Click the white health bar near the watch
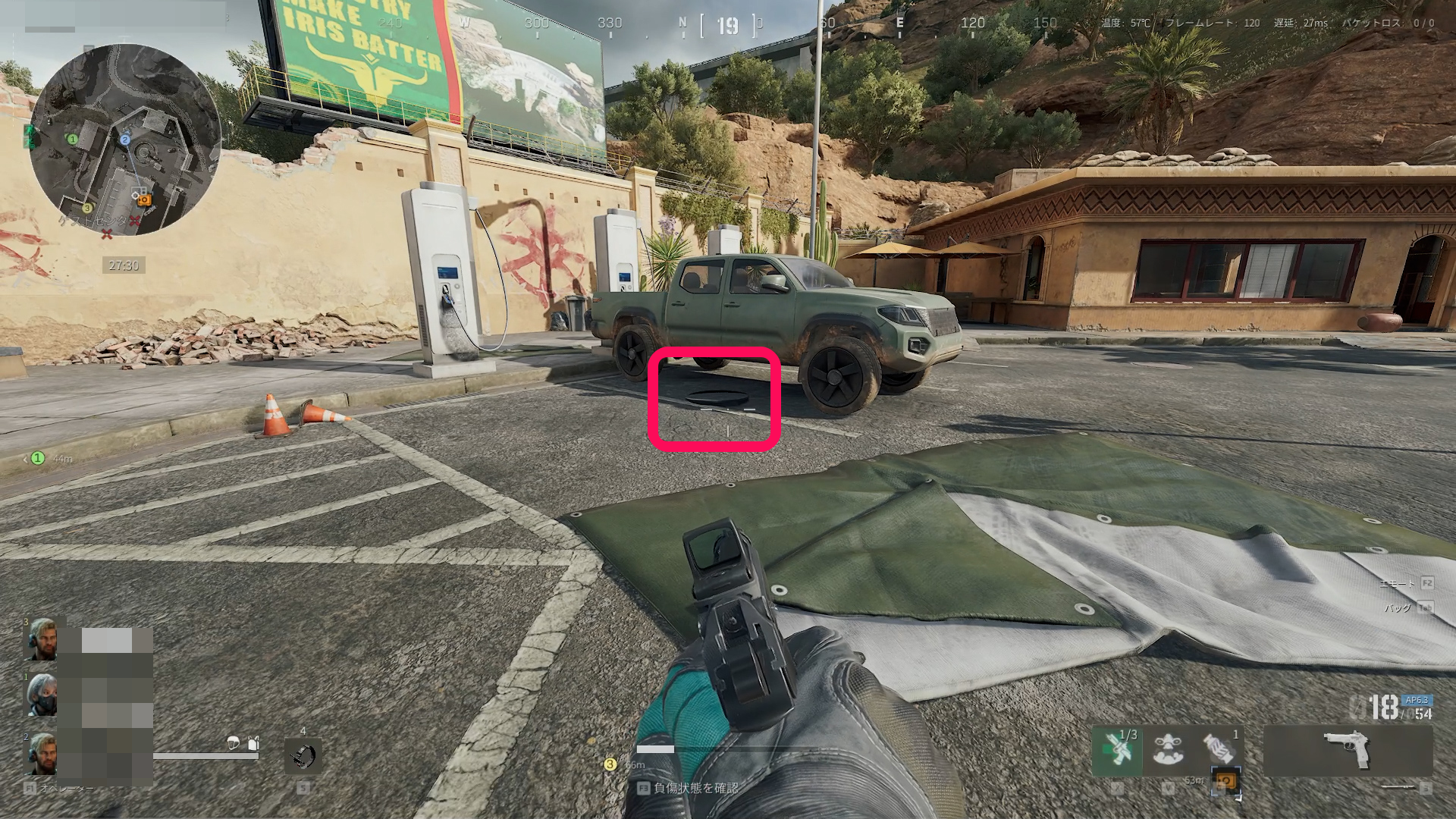 (205, 755)
